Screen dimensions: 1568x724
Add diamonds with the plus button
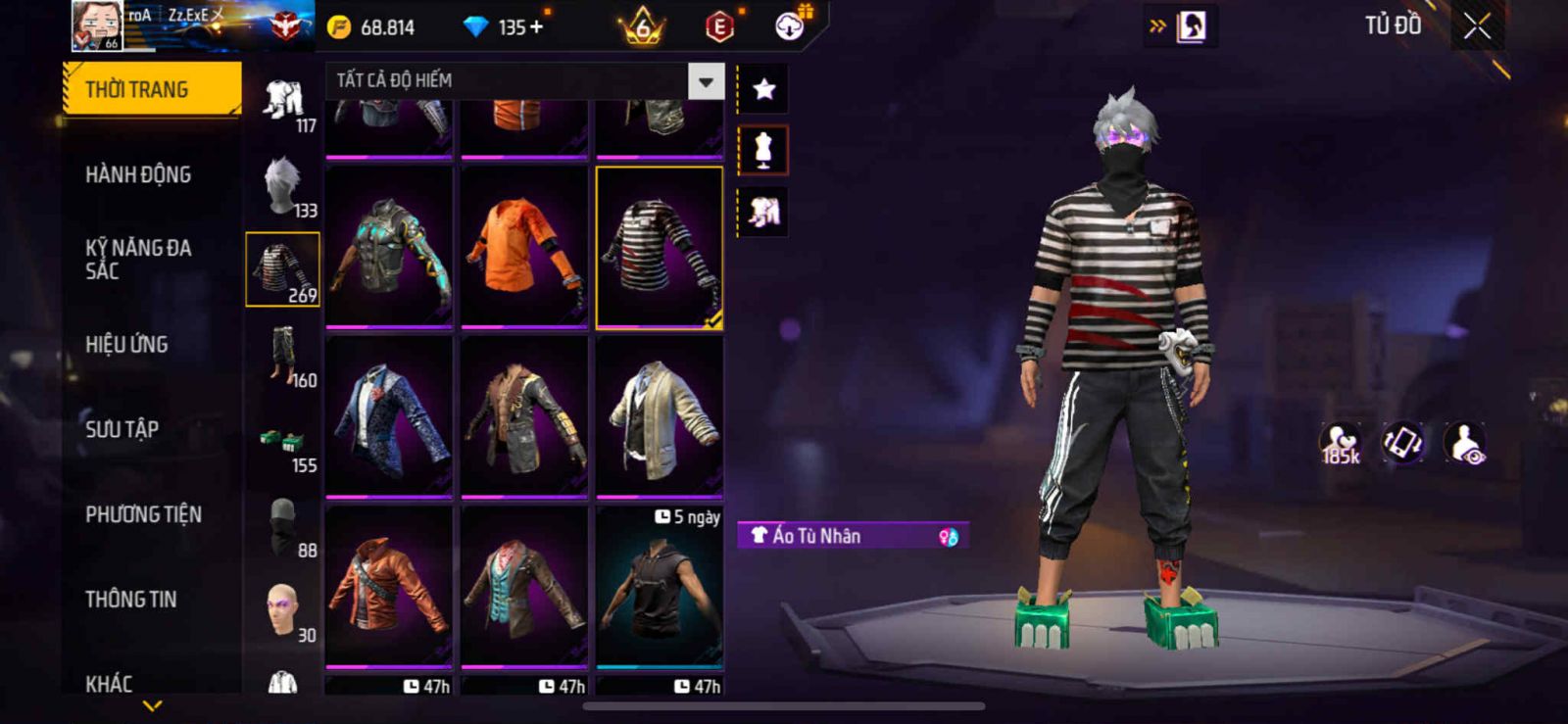click(x=535, y=27)
